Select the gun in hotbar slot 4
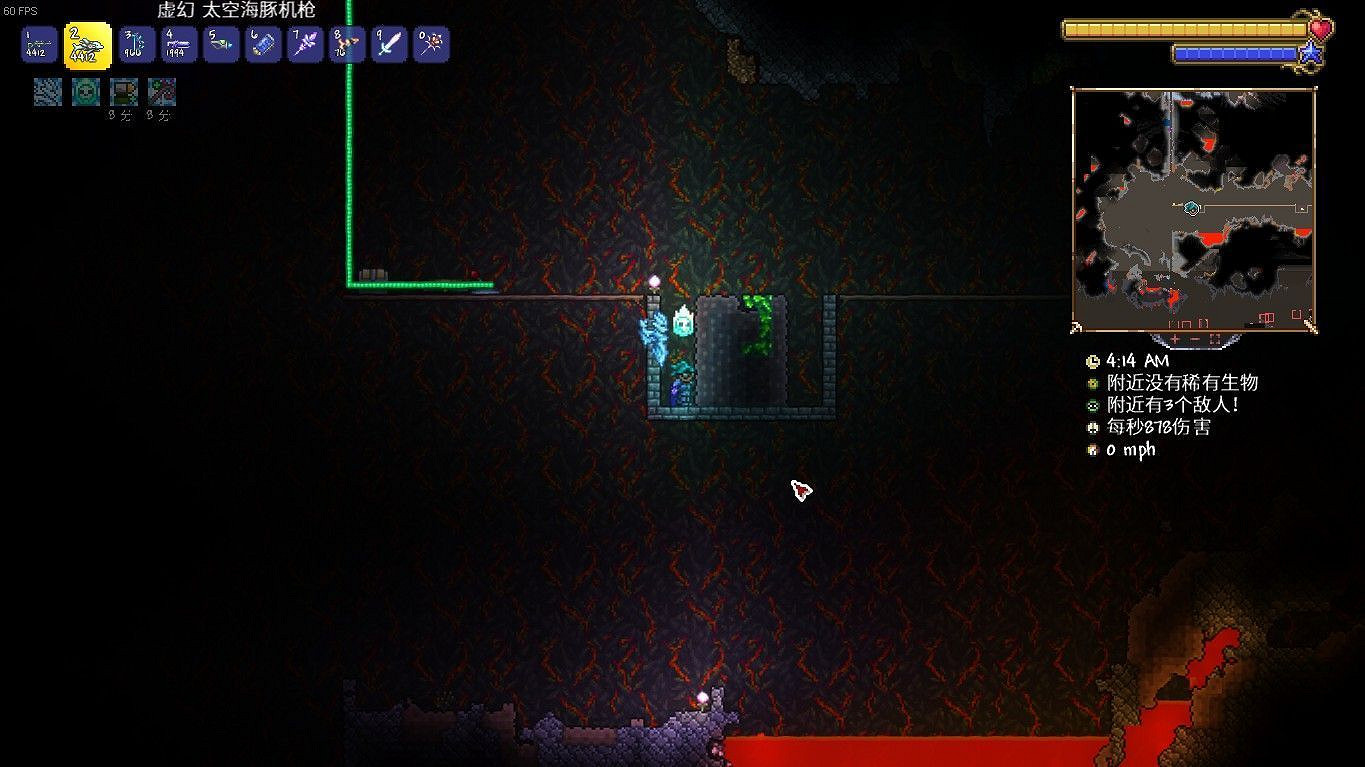This screenshot has height=767, width=1365. (x=179, y=44)
